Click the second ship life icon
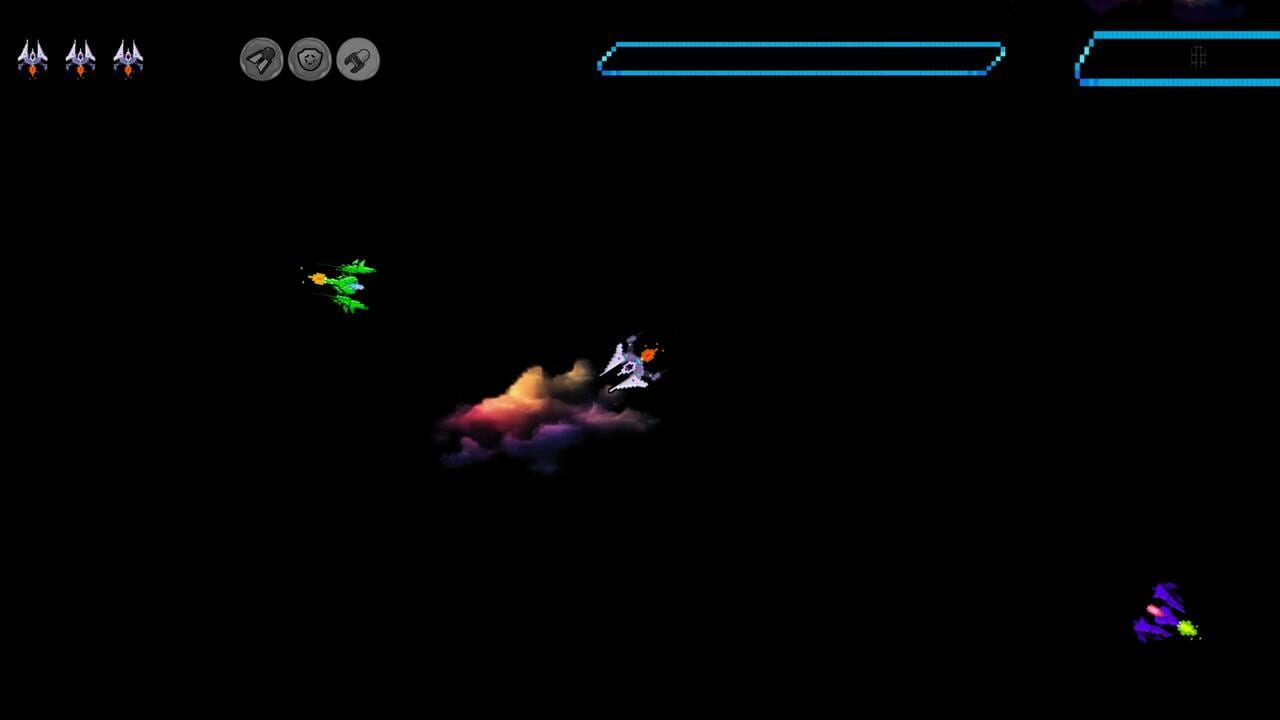This screenshot has width=1280, height=720. [x=81, y=58]
